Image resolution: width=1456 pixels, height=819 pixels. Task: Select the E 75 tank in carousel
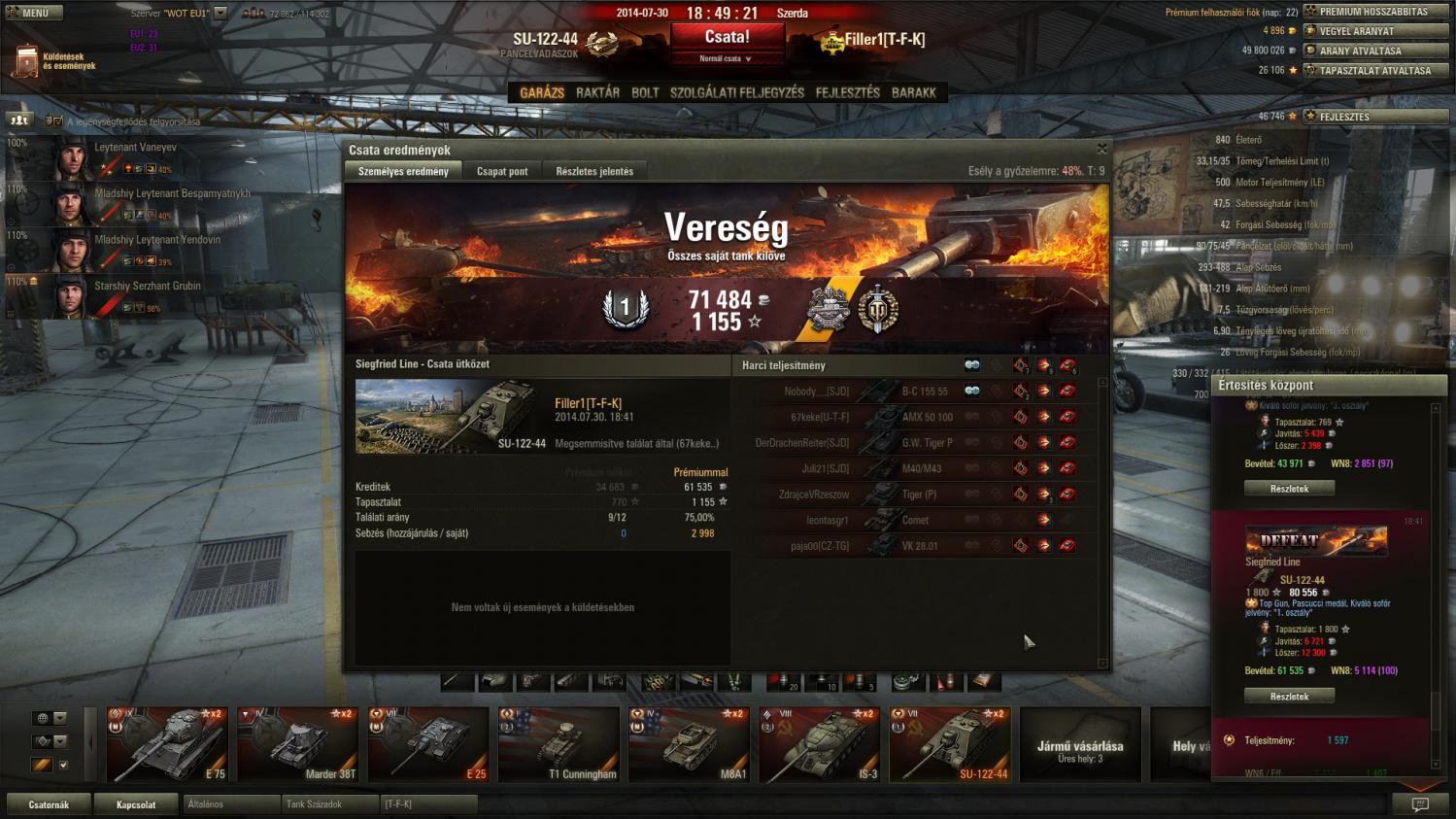[x=167, y=744]
